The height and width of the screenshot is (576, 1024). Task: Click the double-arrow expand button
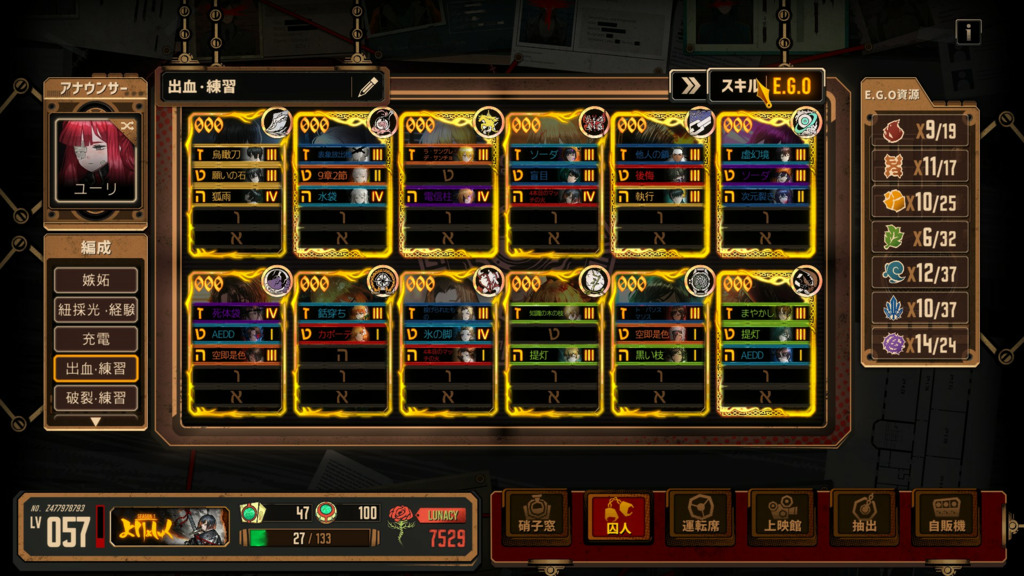tap(689, 86)
